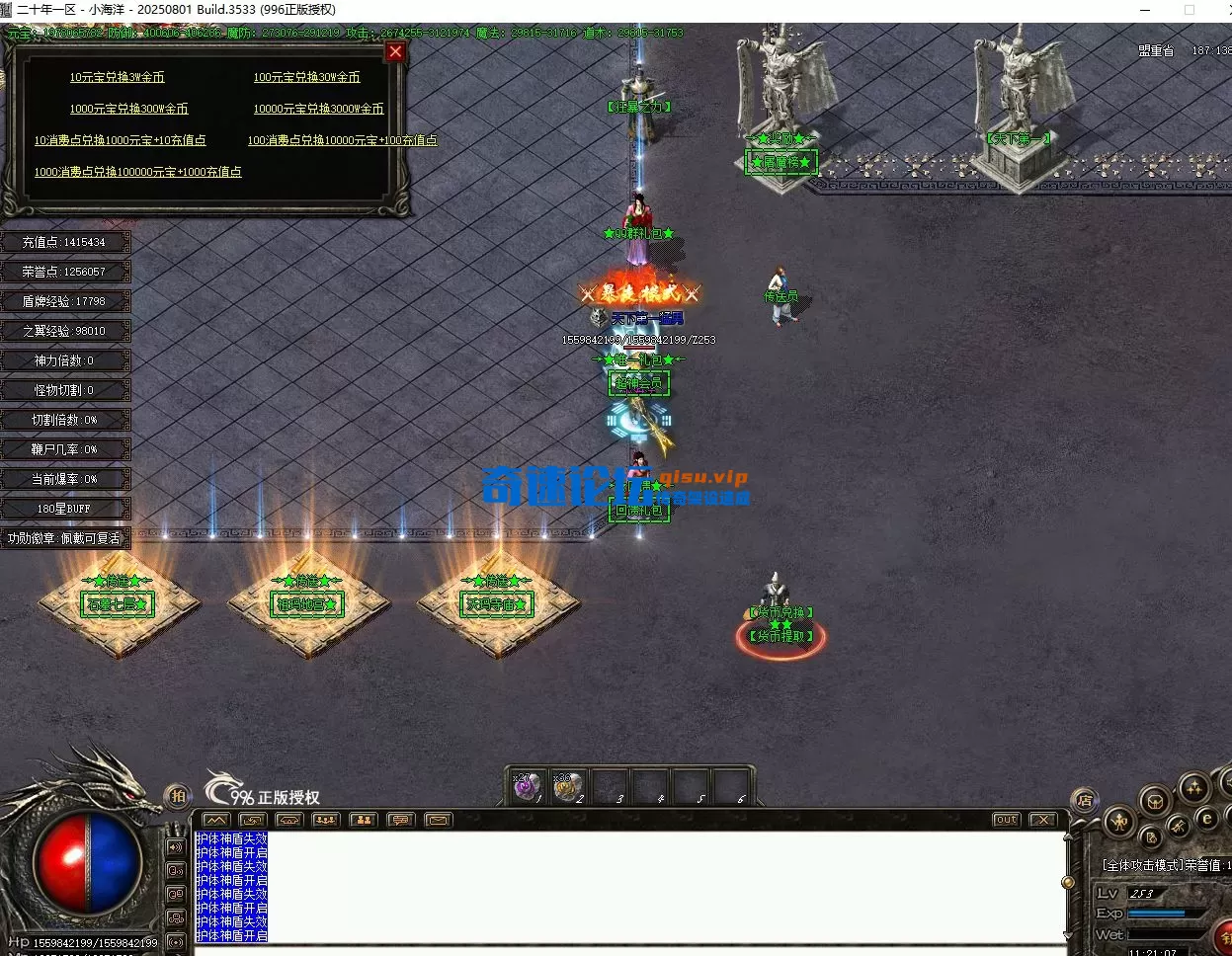Minimize the game window
The height and width of the screenshot is (956, 1232).
pyautogui.click(x=1144, y=10)
